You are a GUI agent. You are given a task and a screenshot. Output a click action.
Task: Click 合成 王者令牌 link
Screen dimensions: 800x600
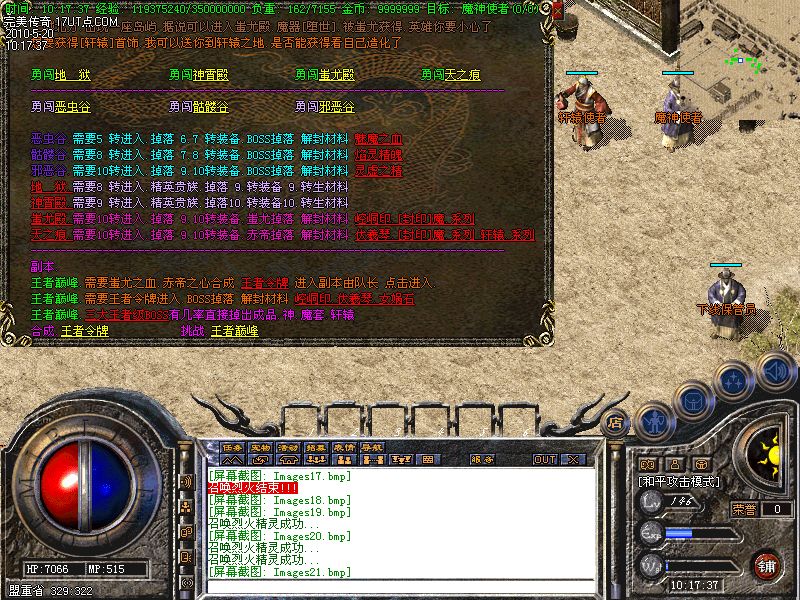coord(84,330)
